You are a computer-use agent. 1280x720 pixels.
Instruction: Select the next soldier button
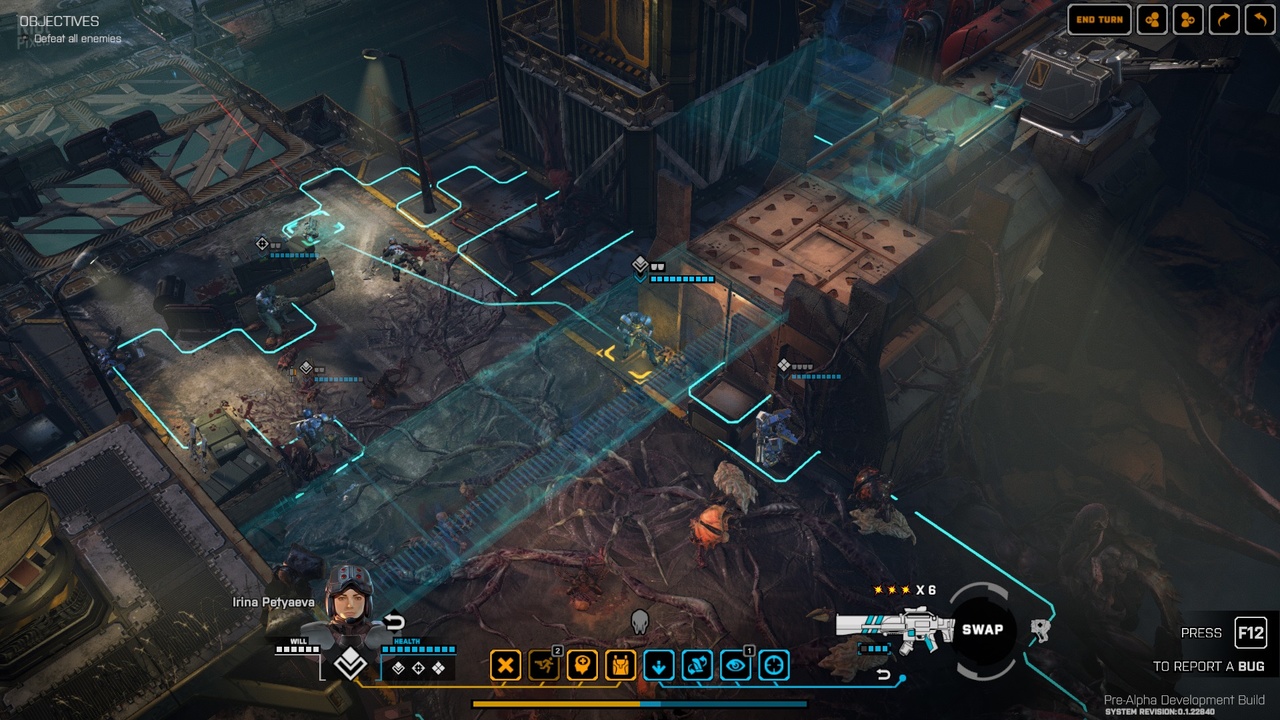(1188, 20)
